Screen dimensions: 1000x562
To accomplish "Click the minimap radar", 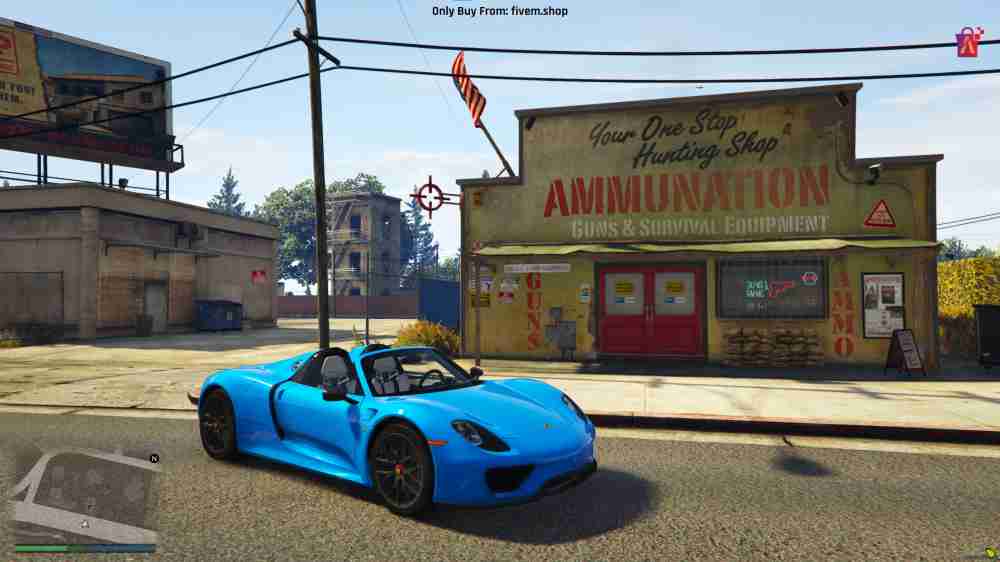I will click(85, 496).
